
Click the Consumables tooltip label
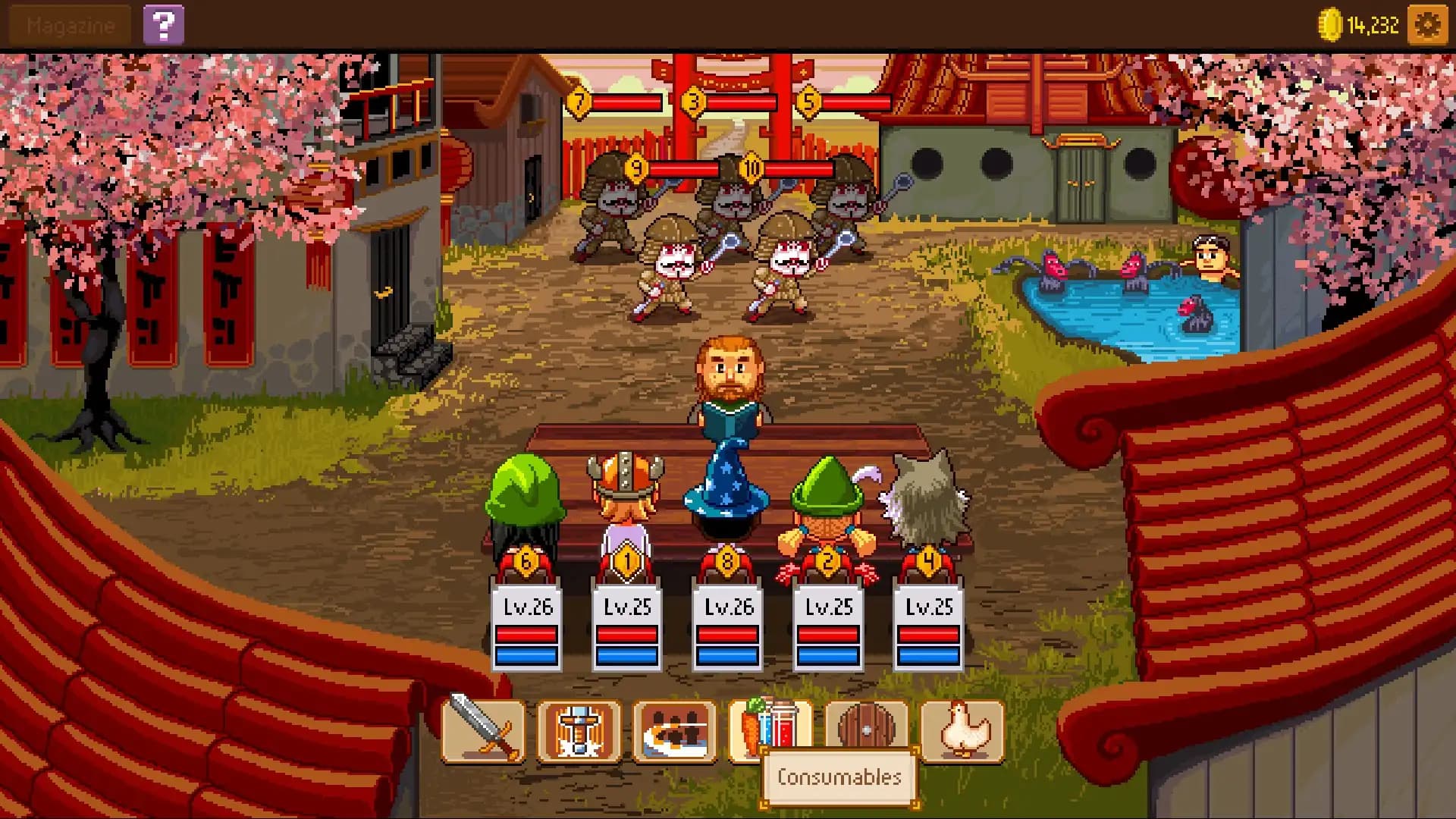[839, 777]
